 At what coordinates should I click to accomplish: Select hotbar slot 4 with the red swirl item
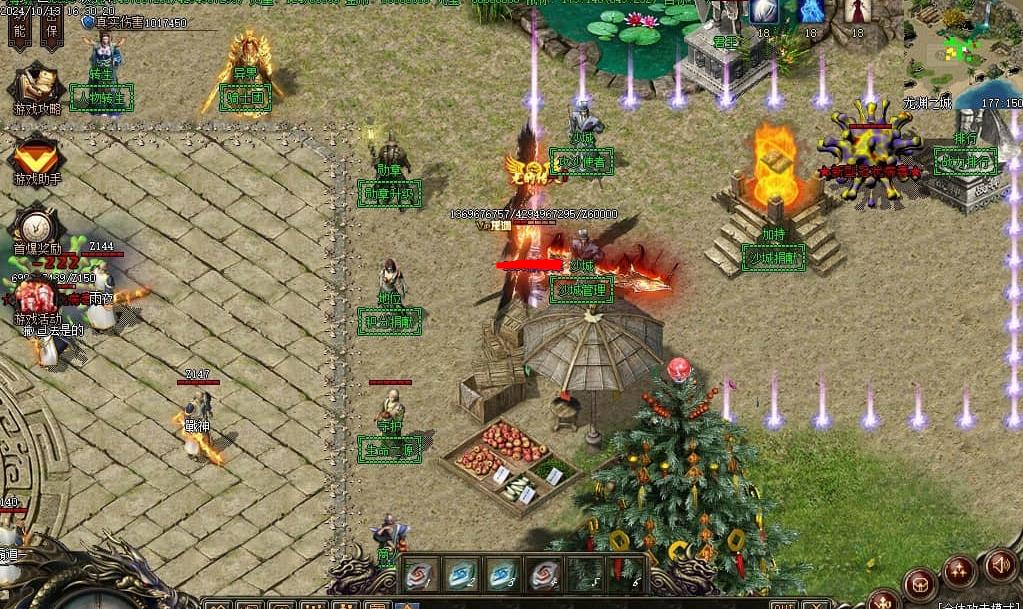tap(544, 574)
